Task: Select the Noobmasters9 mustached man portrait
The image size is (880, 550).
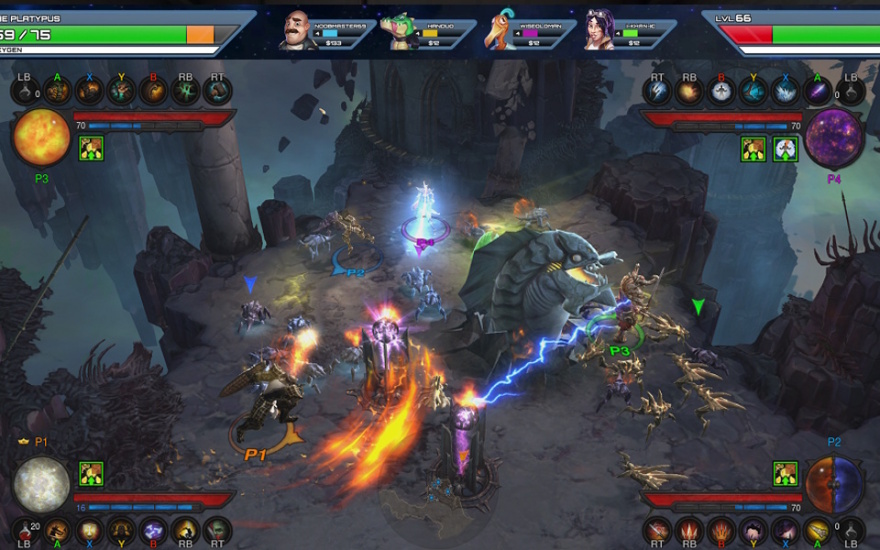Action: coord(296,28)
